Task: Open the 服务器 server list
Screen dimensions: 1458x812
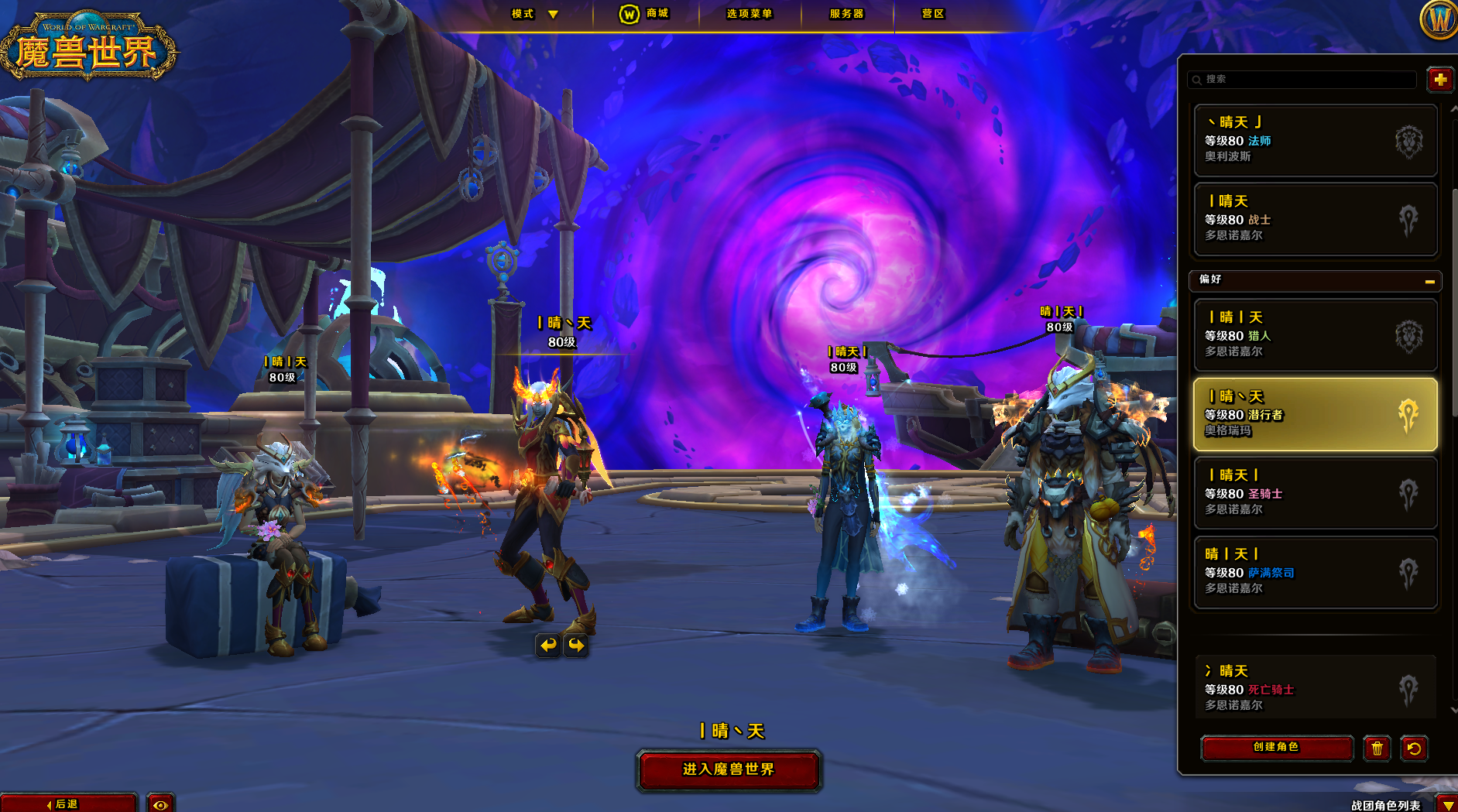Action: click(x=846, y=14)
